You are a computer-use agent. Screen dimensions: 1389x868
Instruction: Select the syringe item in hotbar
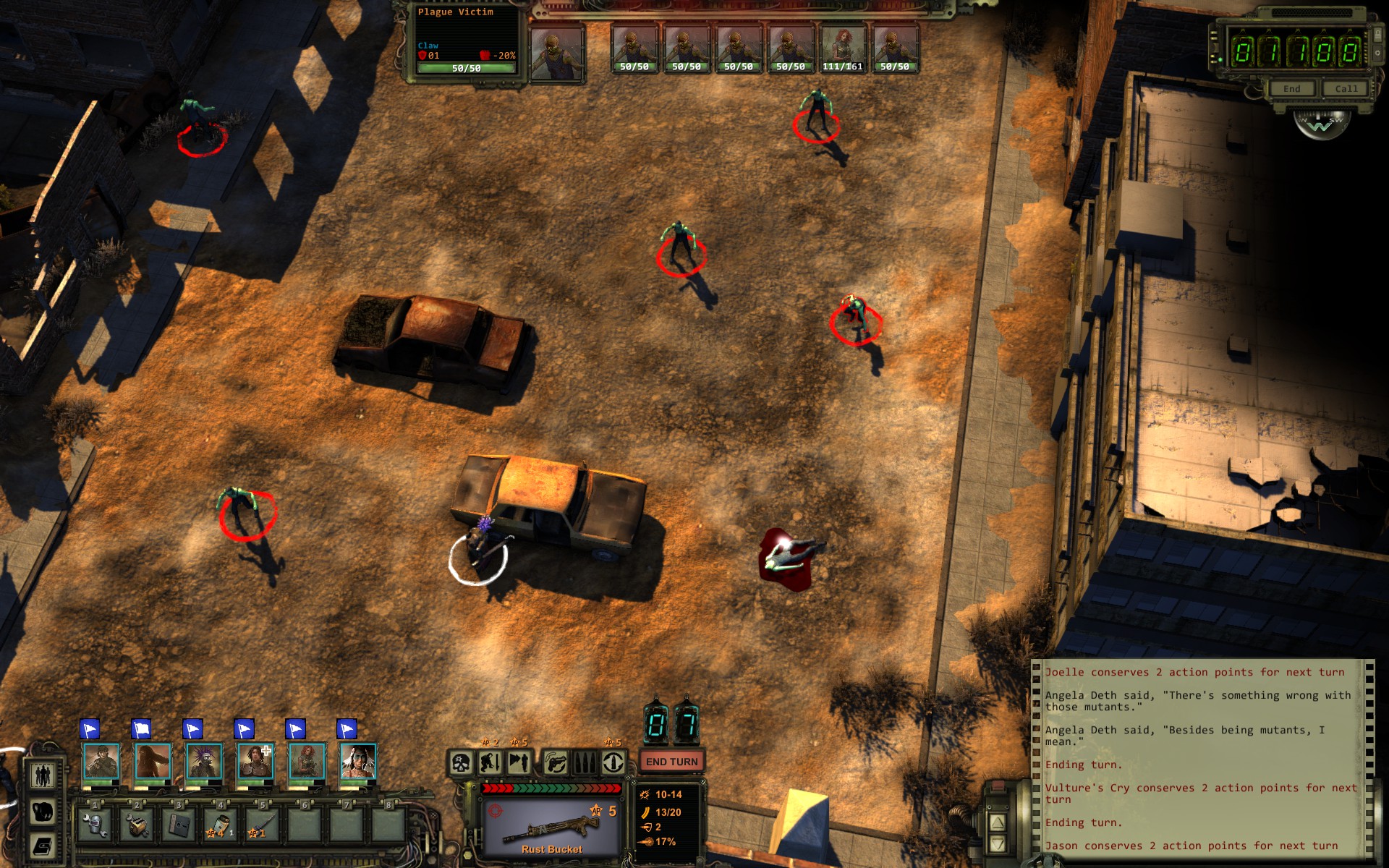click(263, 825)
